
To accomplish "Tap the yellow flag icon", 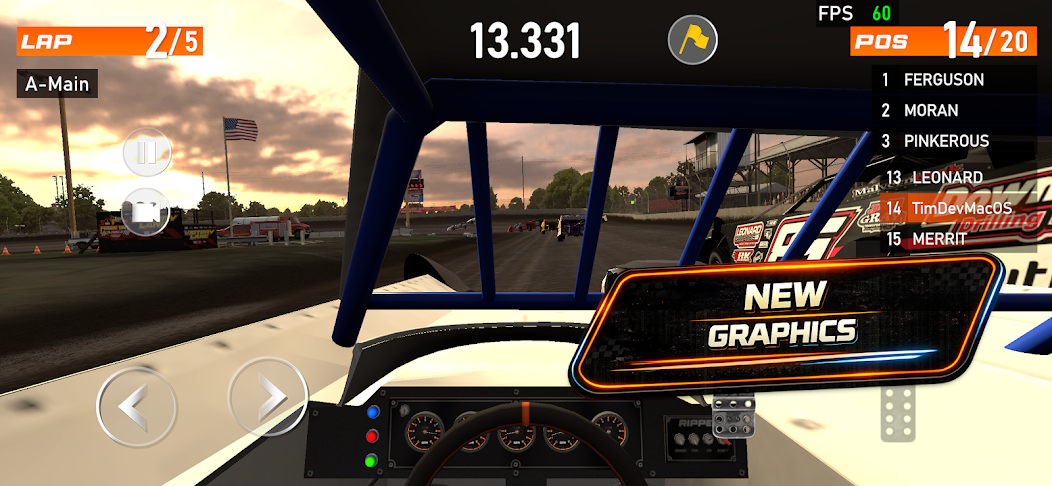I will (692, 40).
